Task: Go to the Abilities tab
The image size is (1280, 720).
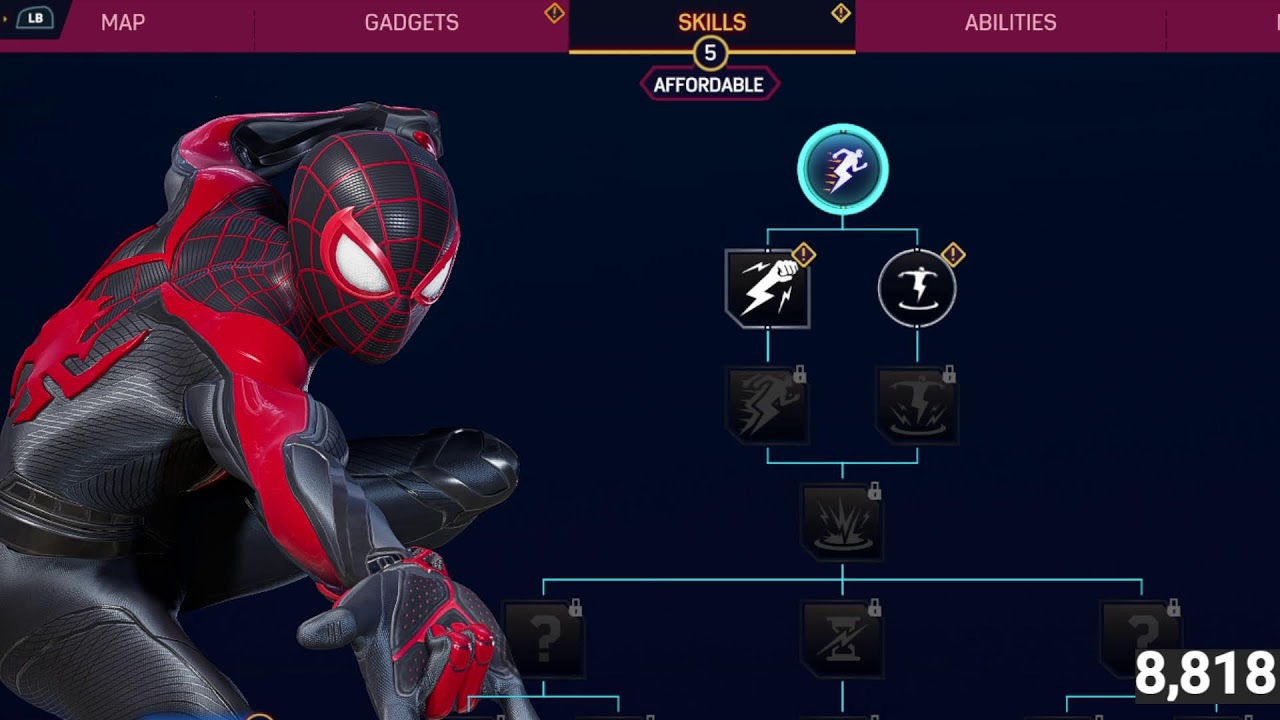Action: 1010,23
